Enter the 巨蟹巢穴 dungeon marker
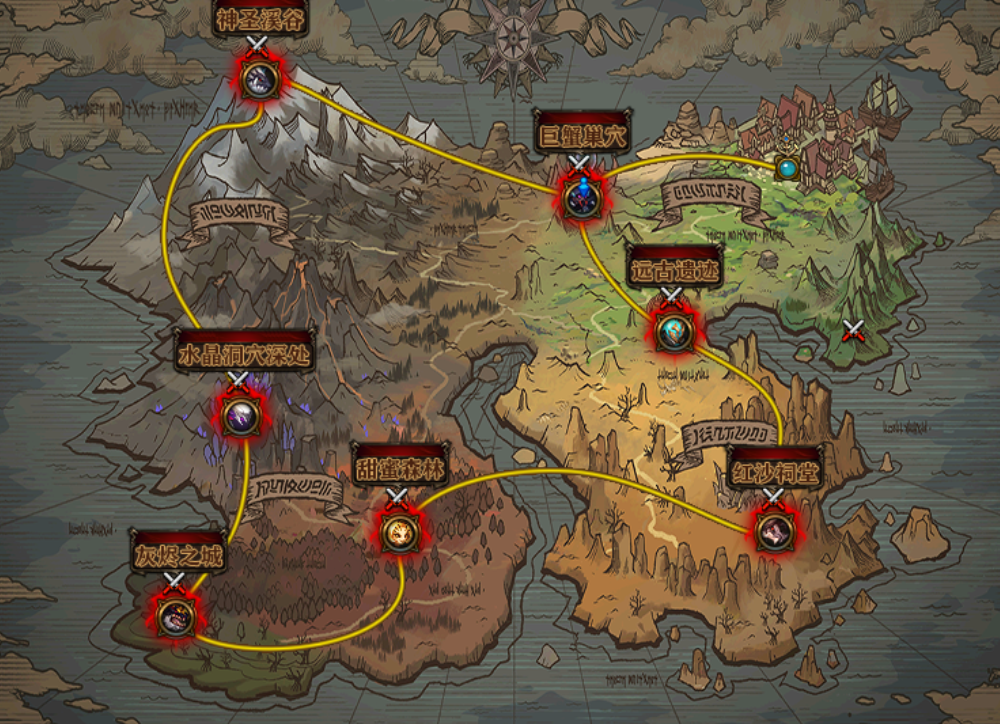 579,196
